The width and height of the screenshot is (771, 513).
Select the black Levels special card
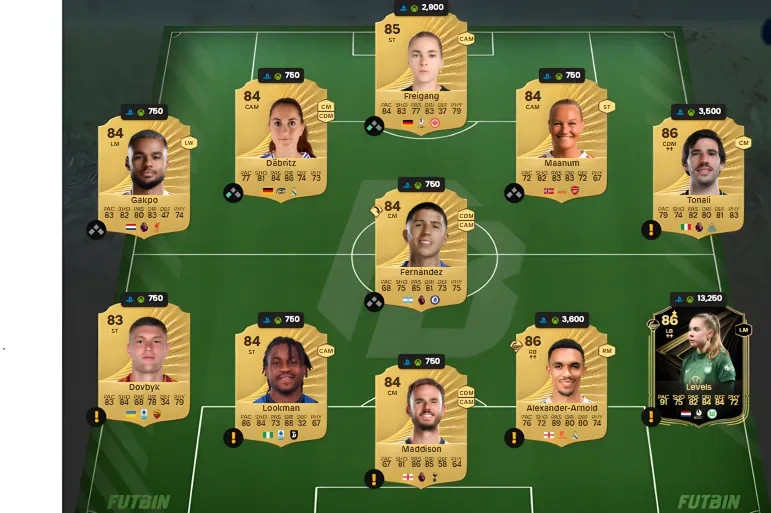click(698, 362)
